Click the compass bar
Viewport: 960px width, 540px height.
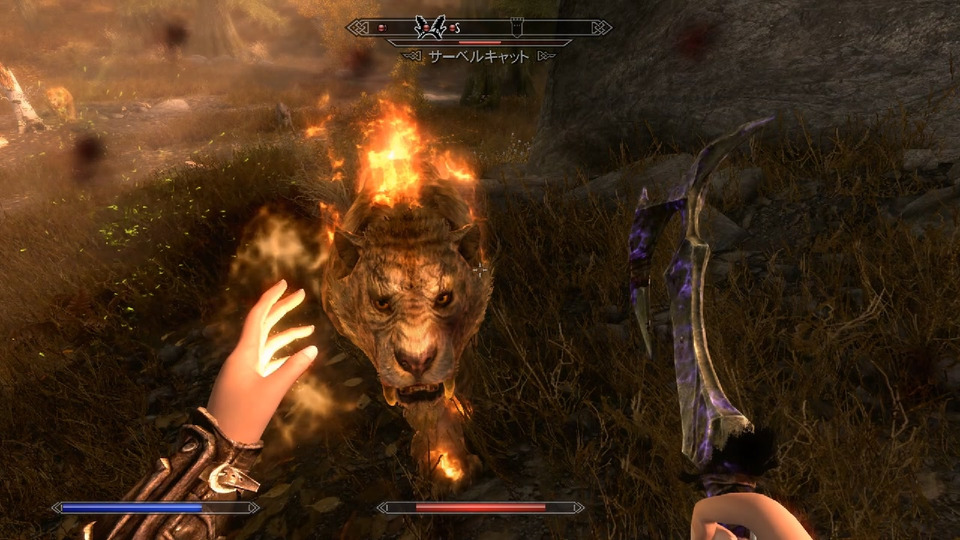[x=480, y=28]
